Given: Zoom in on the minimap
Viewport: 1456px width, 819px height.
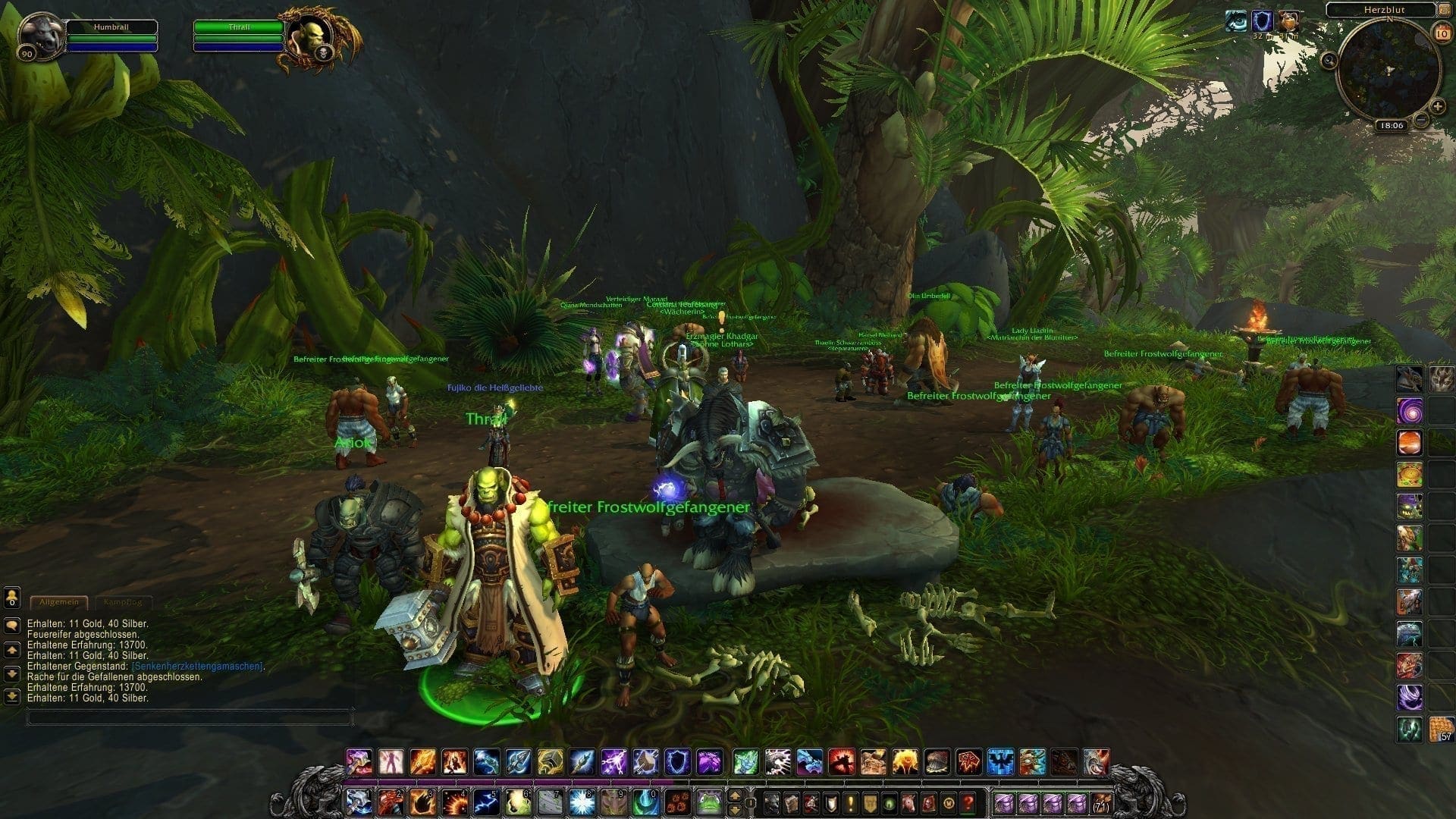Looking at the screenshot, I should (x=1438, y=106).
